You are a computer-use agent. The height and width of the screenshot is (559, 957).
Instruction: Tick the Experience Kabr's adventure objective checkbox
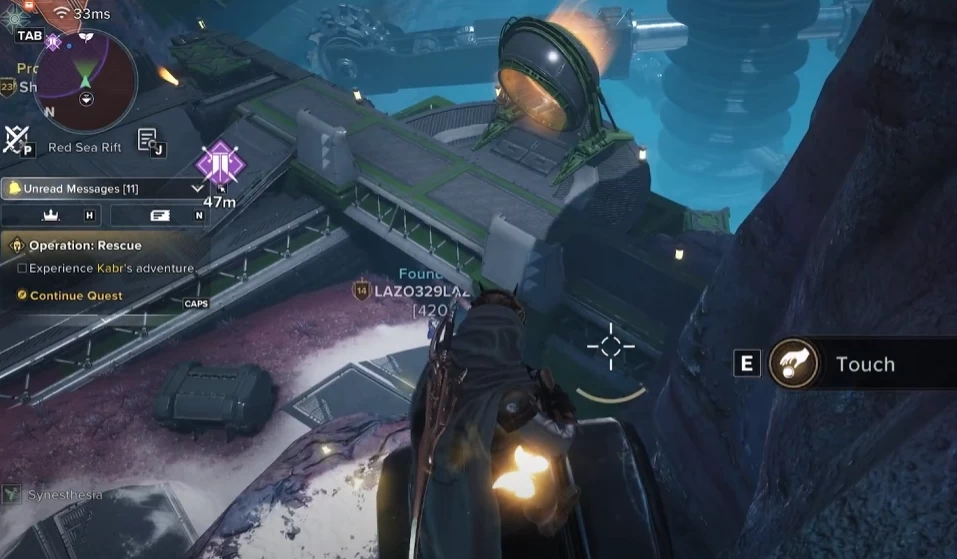pyautogui.click(x=22, y=268)
